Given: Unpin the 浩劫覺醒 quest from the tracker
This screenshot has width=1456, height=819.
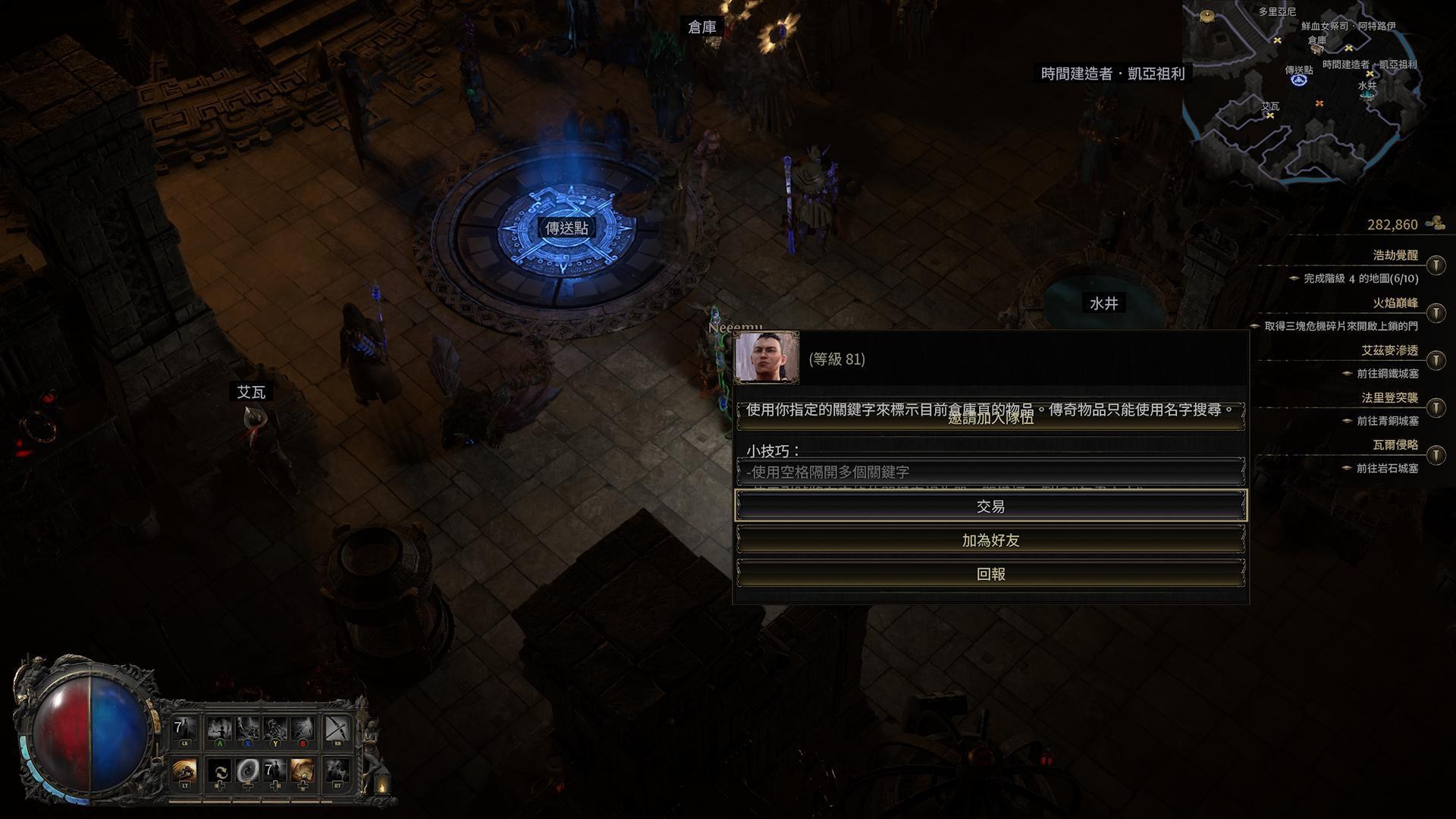Looking at the screenshot, I should pyautogui.click(x=1436, y=265).
